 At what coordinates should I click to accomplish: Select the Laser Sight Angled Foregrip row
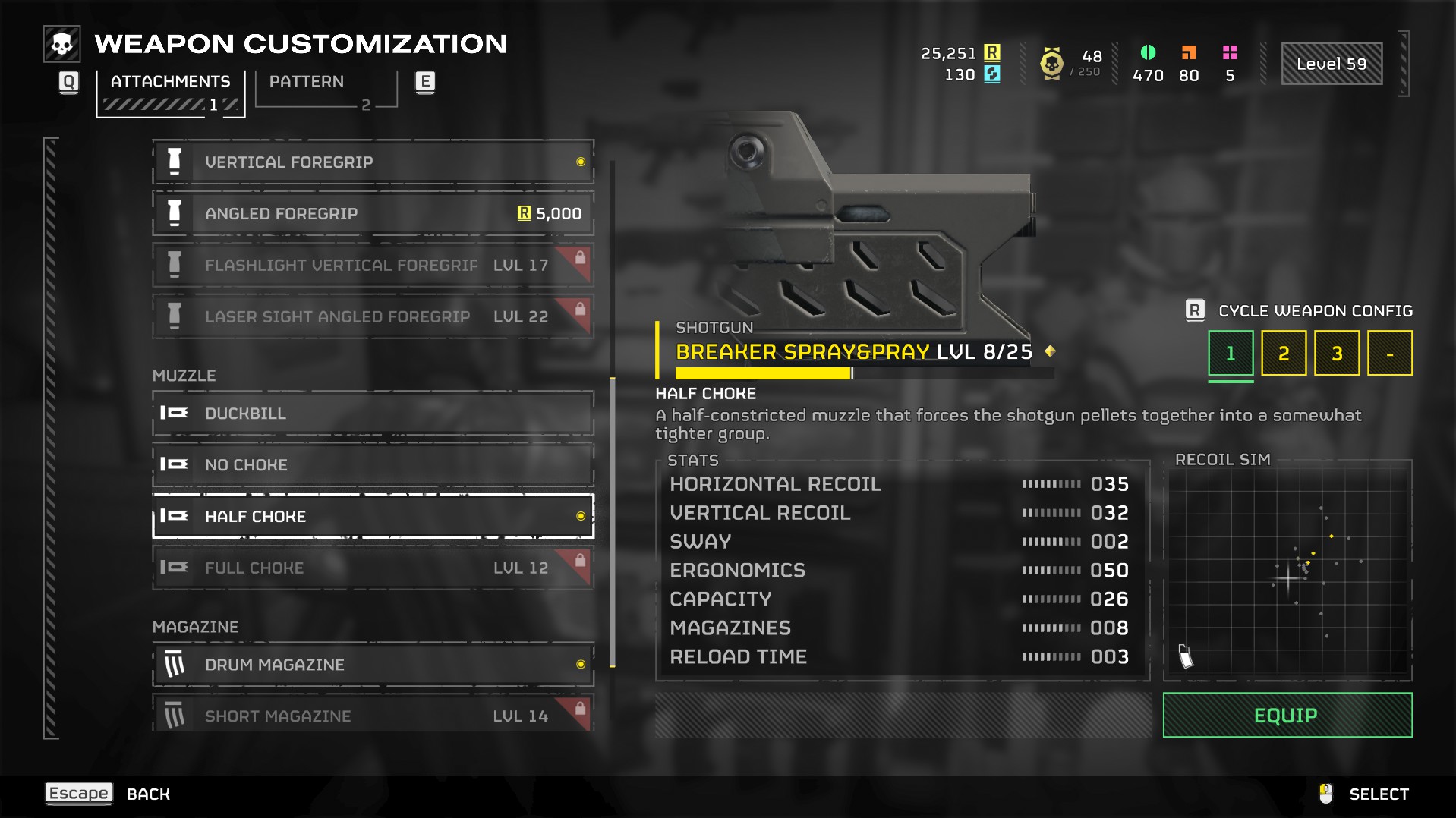(372, 317)
